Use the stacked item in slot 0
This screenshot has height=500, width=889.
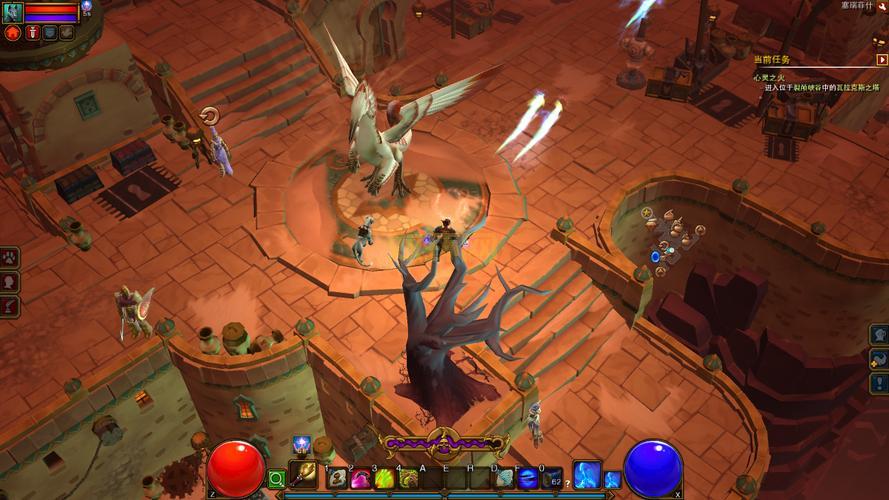pos(553,478)
